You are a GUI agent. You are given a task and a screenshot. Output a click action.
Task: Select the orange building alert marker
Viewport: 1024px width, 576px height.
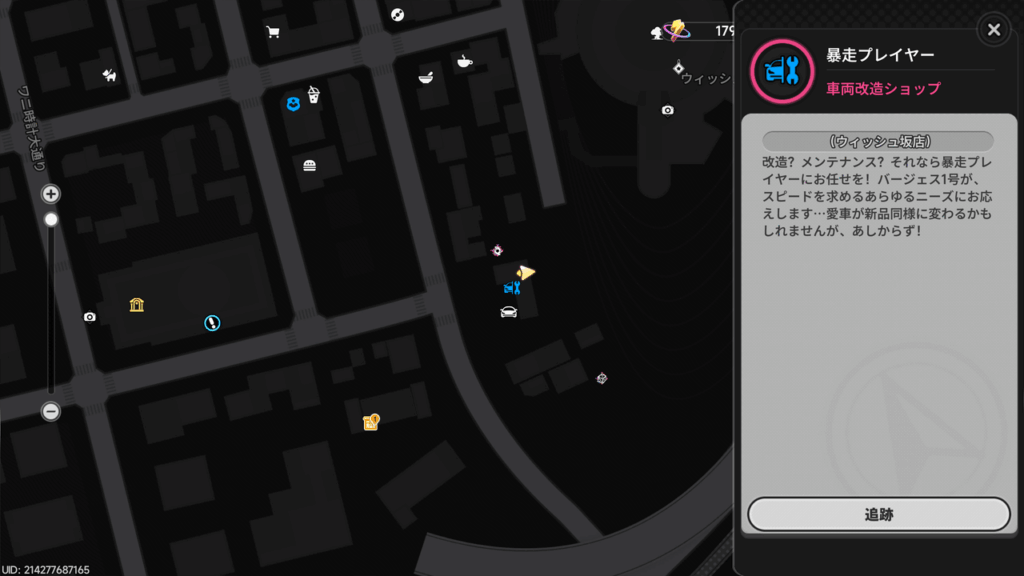click(x=371, y=422)
